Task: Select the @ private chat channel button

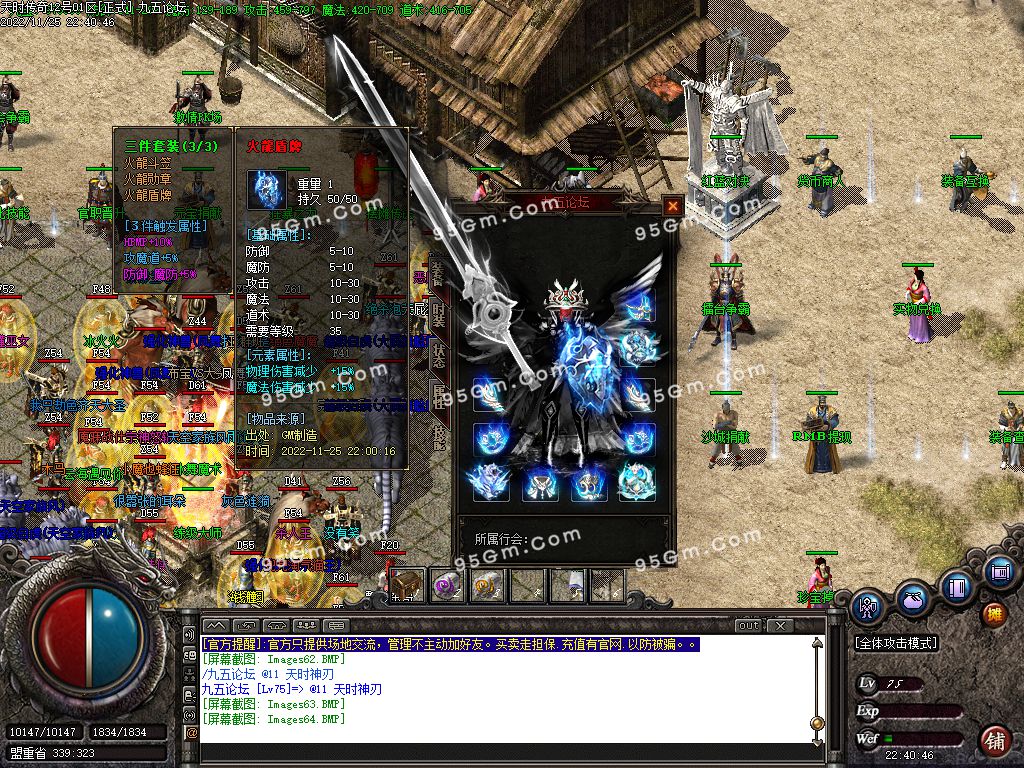Action: click(191, 733)
